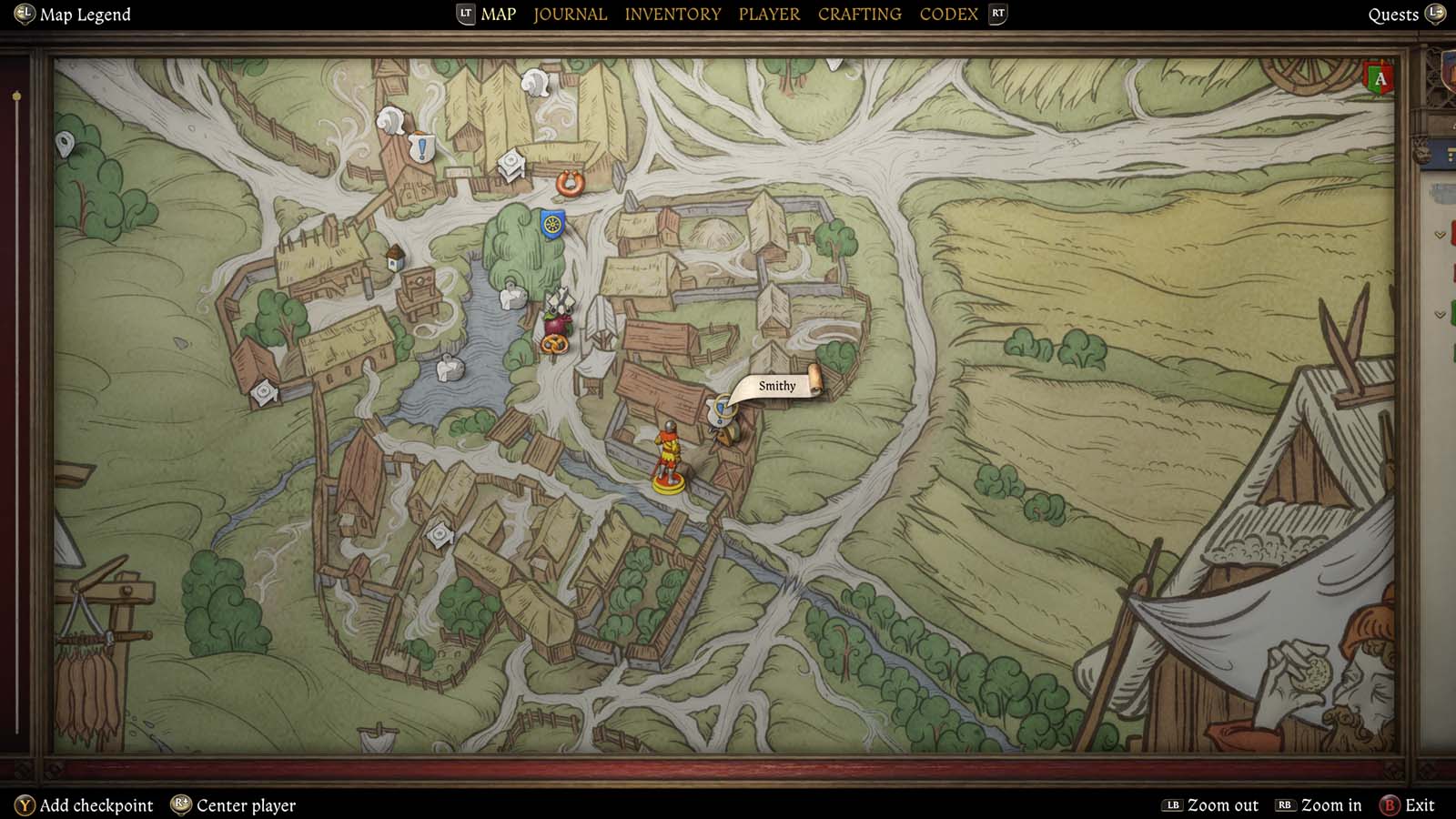Click the horseshoe farrier icon
1456x819 pixels.
(568, 184)
